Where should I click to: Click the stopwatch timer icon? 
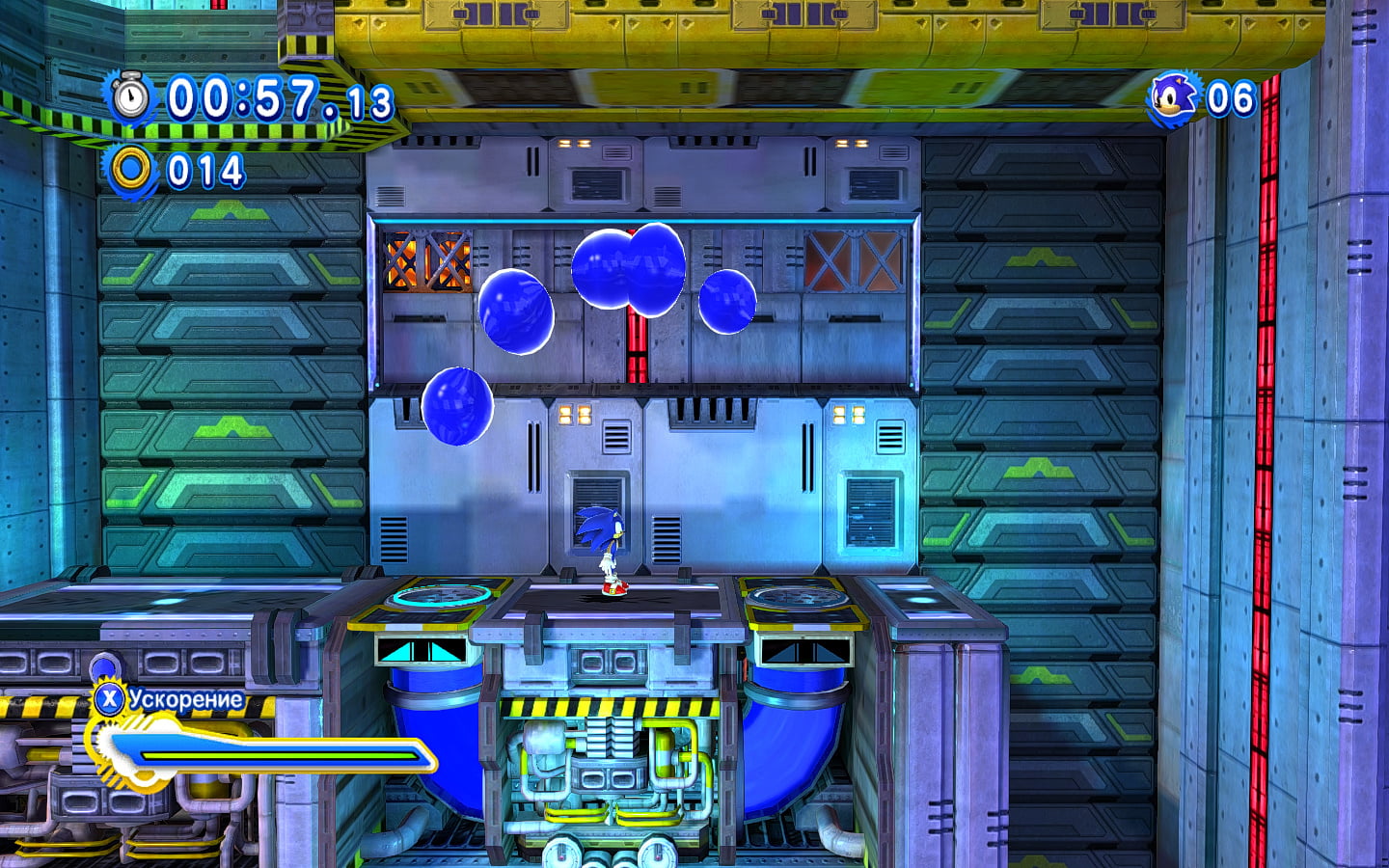pyautogui.click(x=130, y=97)
